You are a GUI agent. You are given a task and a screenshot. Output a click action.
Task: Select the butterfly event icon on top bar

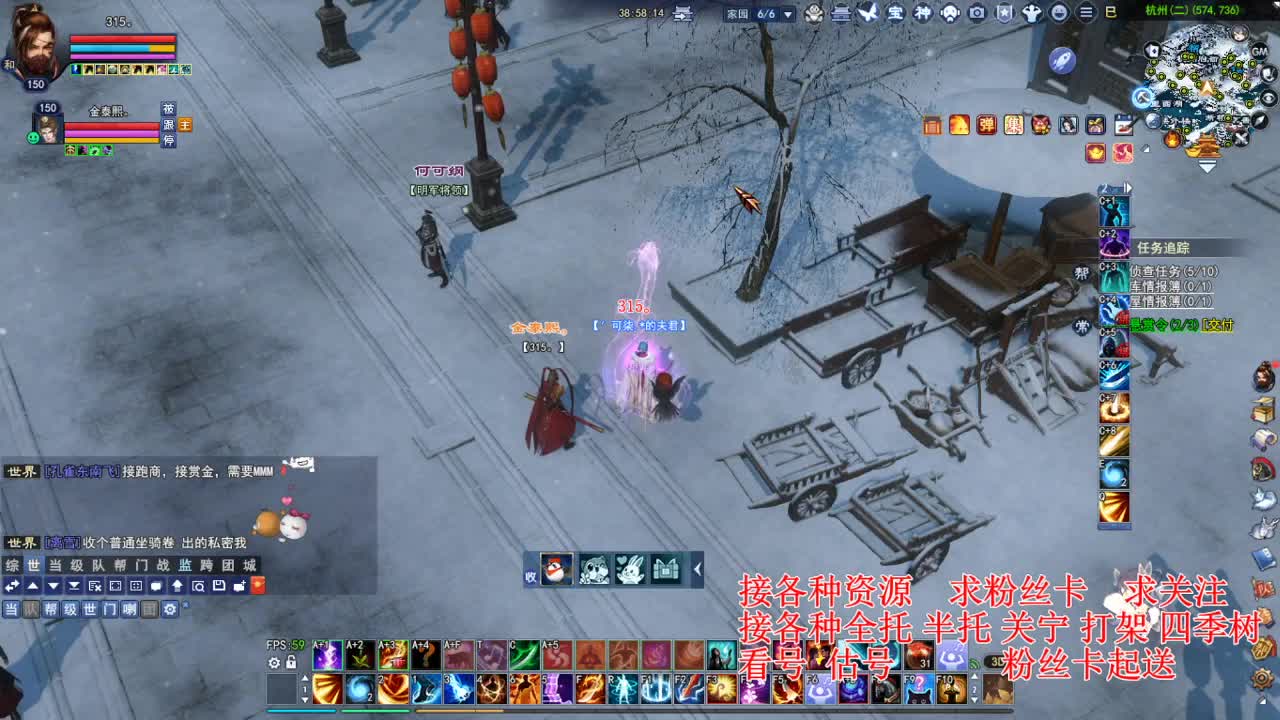click(867, 12)
